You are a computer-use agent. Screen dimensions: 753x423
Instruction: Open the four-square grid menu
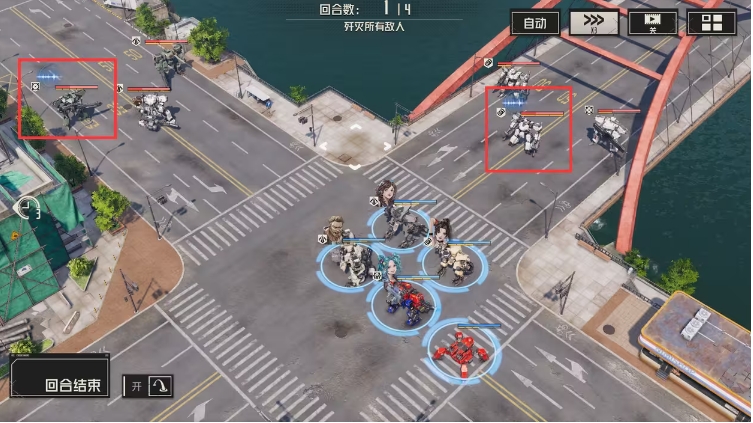click(712, 23)
